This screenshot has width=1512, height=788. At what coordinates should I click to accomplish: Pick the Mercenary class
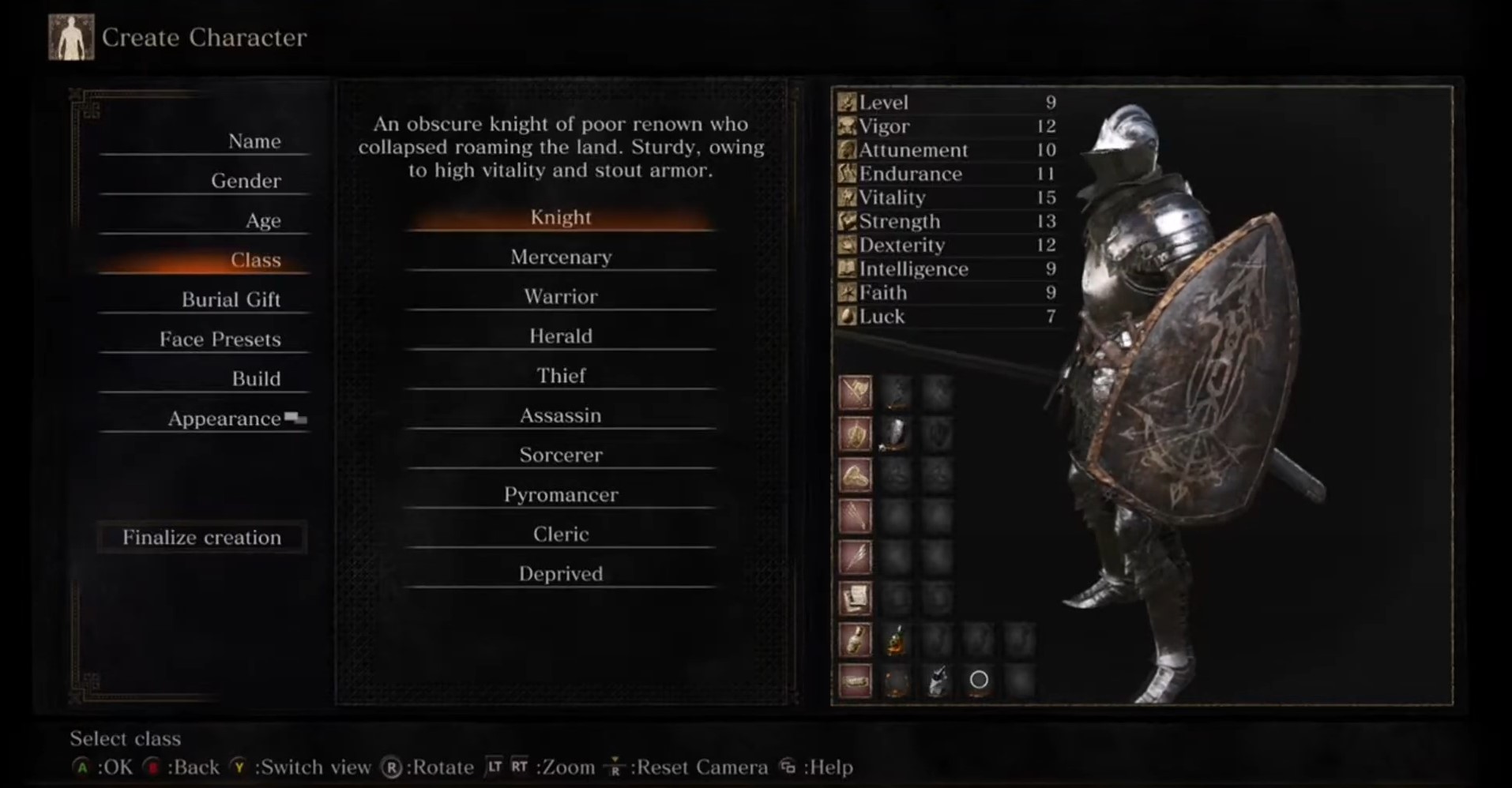point(561,257)
